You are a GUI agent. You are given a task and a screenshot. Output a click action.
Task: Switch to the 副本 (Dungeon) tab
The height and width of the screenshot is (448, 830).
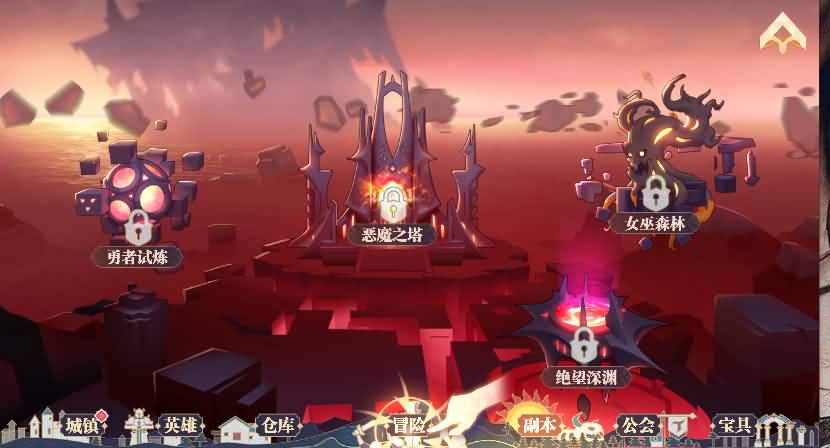tap(540, 426)
